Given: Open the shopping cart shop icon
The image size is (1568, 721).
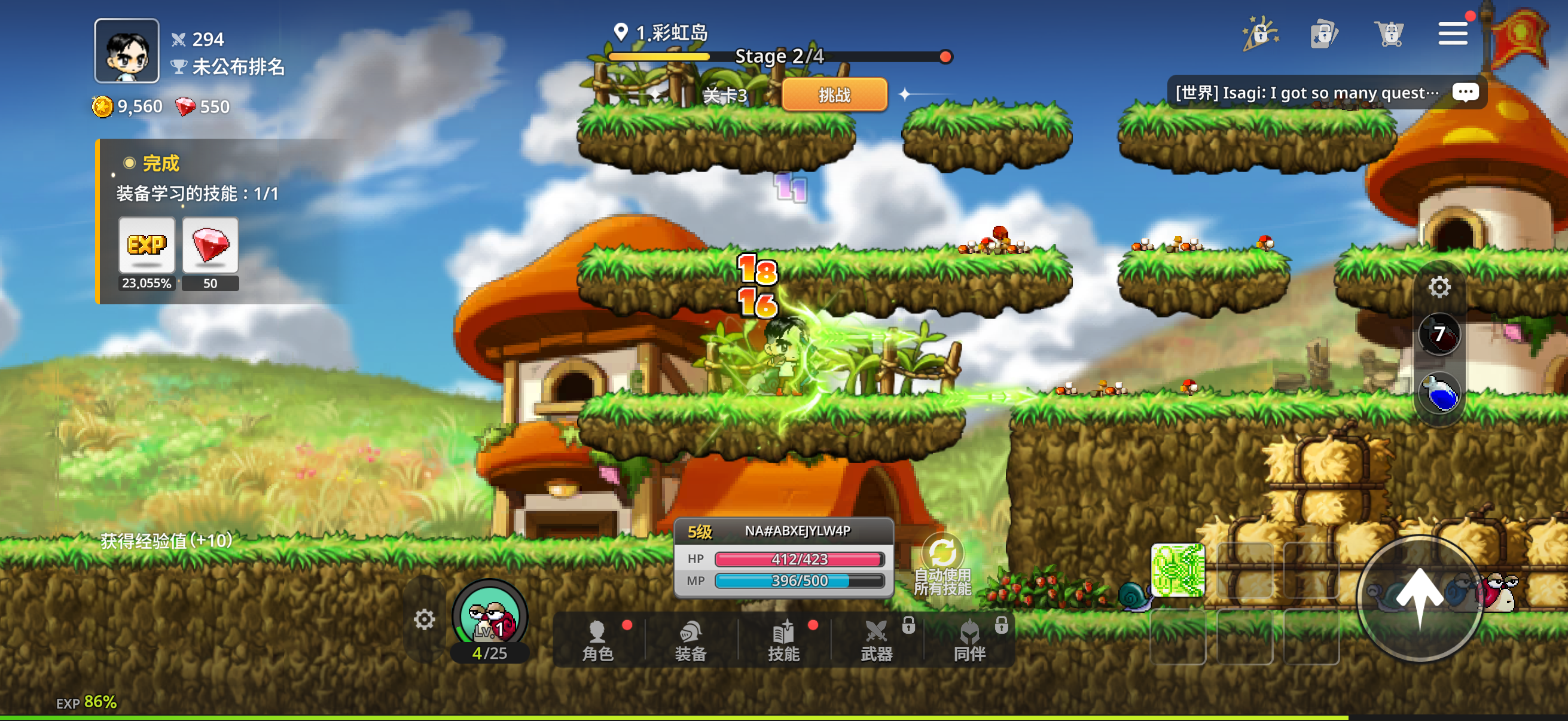Looking at the screenshot, I should point(1390,33).
